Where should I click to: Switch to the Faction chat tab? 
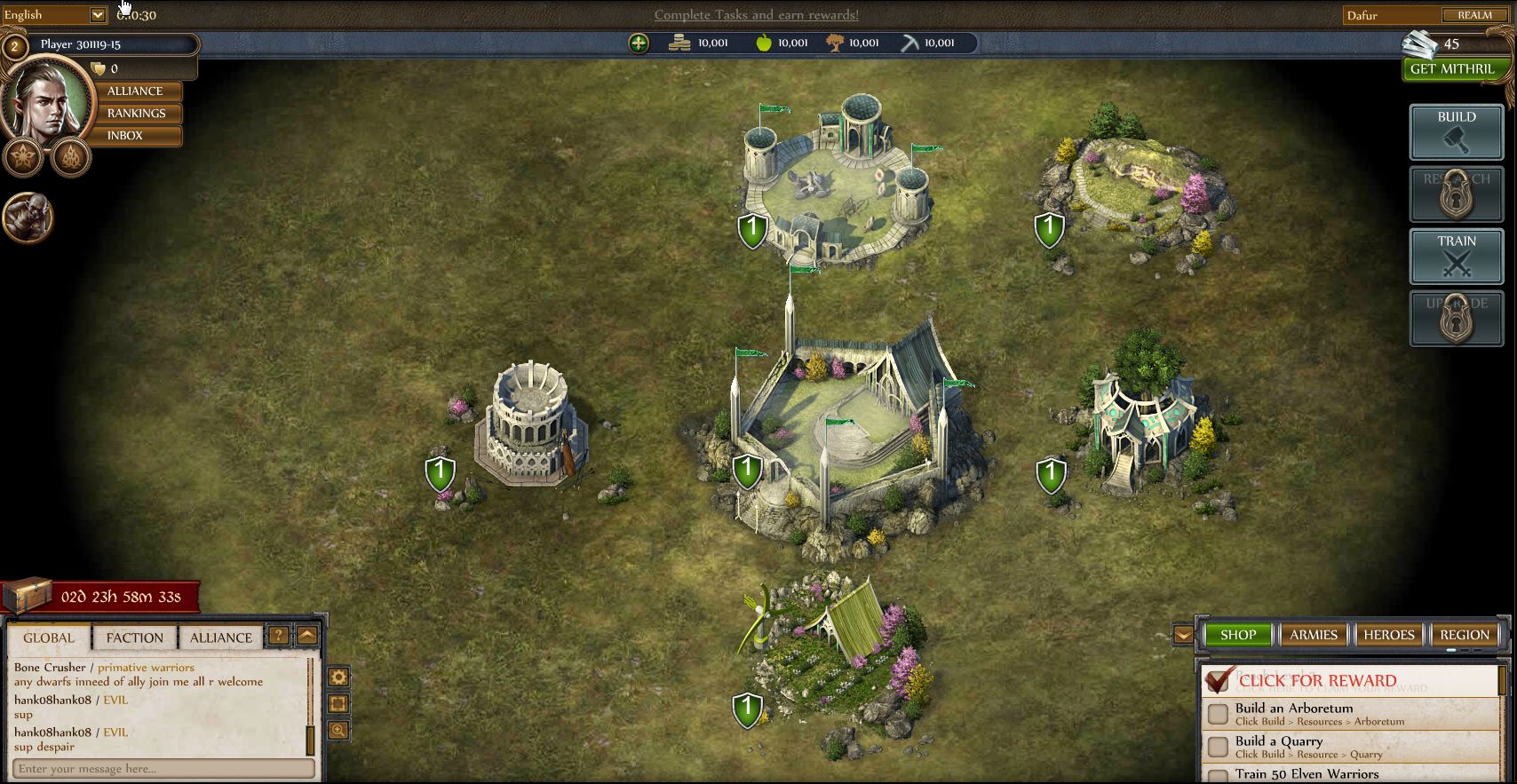[x=135, y=637]
